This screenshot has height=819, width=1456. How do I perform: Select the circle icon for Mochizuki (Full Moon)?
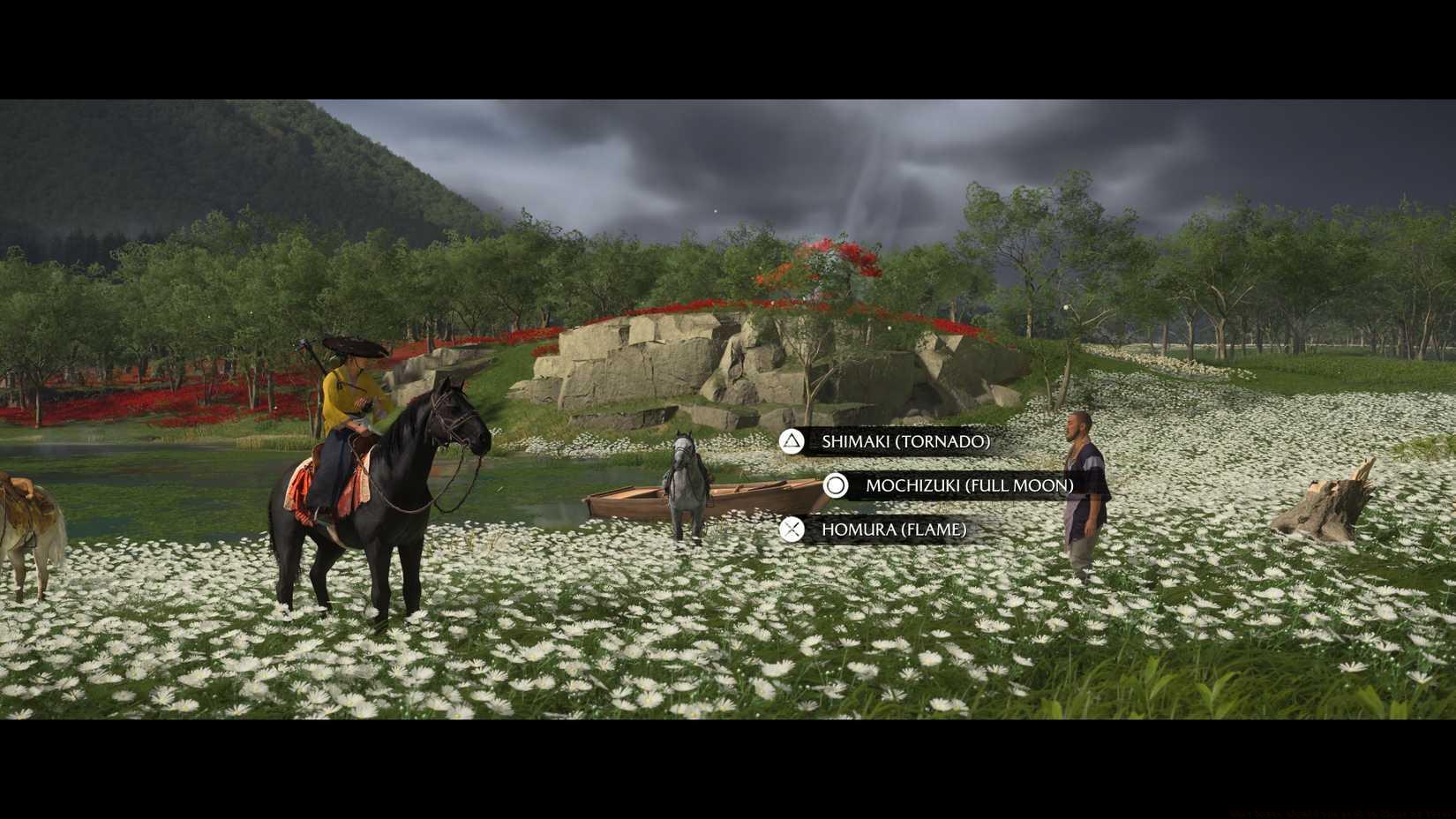click(x=834, y=485)
